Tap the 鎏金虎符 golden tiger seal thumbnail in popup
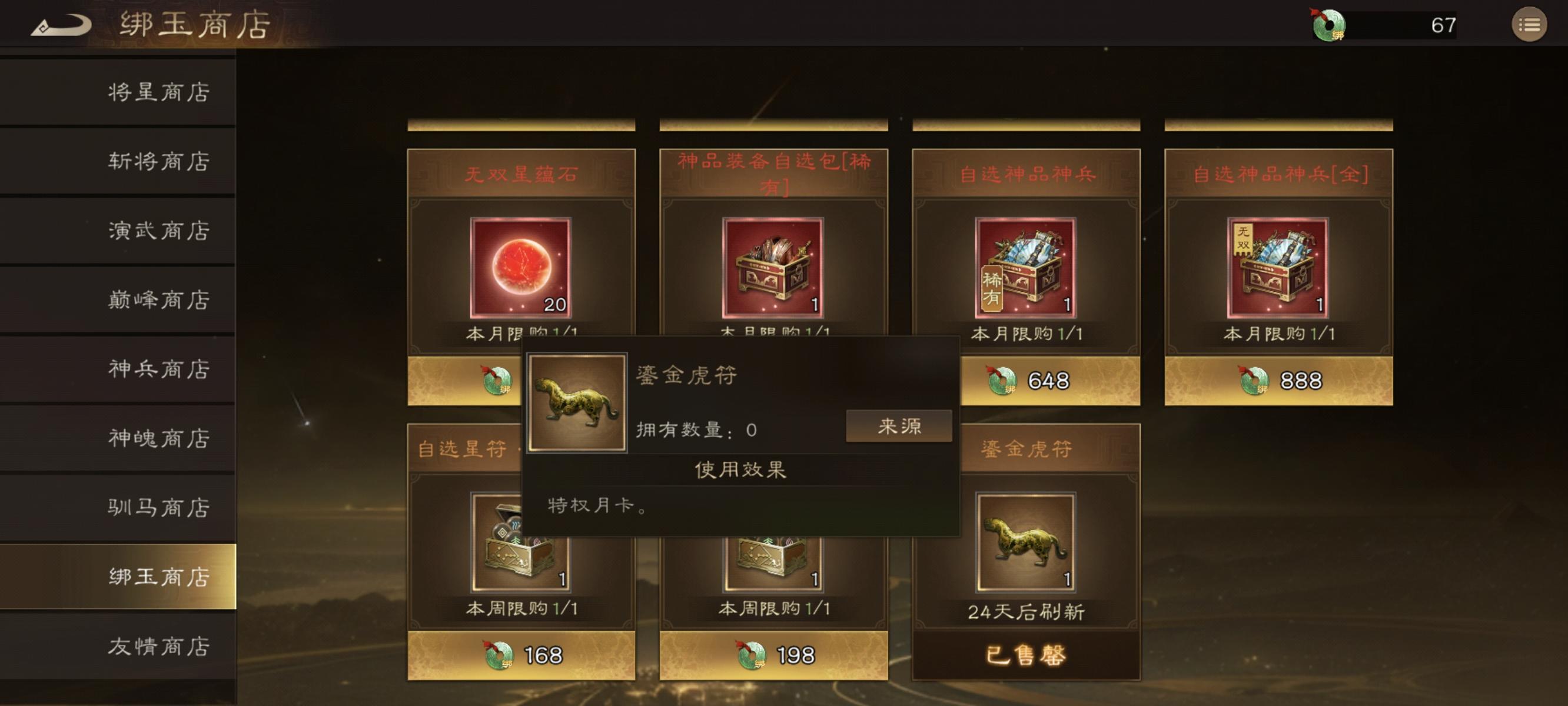 click(x=577, y=402)
